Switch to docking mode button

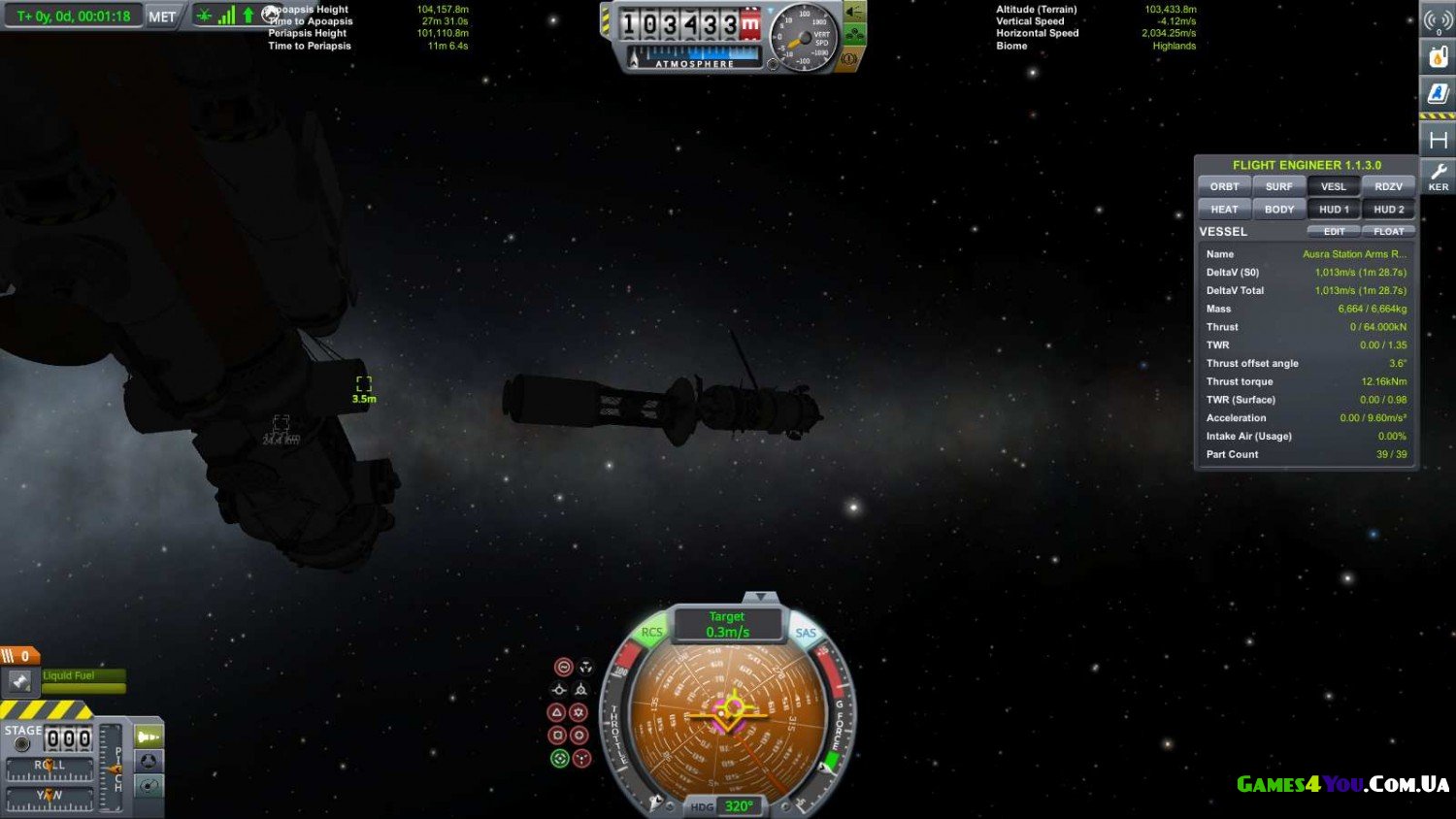click(149, 761)
